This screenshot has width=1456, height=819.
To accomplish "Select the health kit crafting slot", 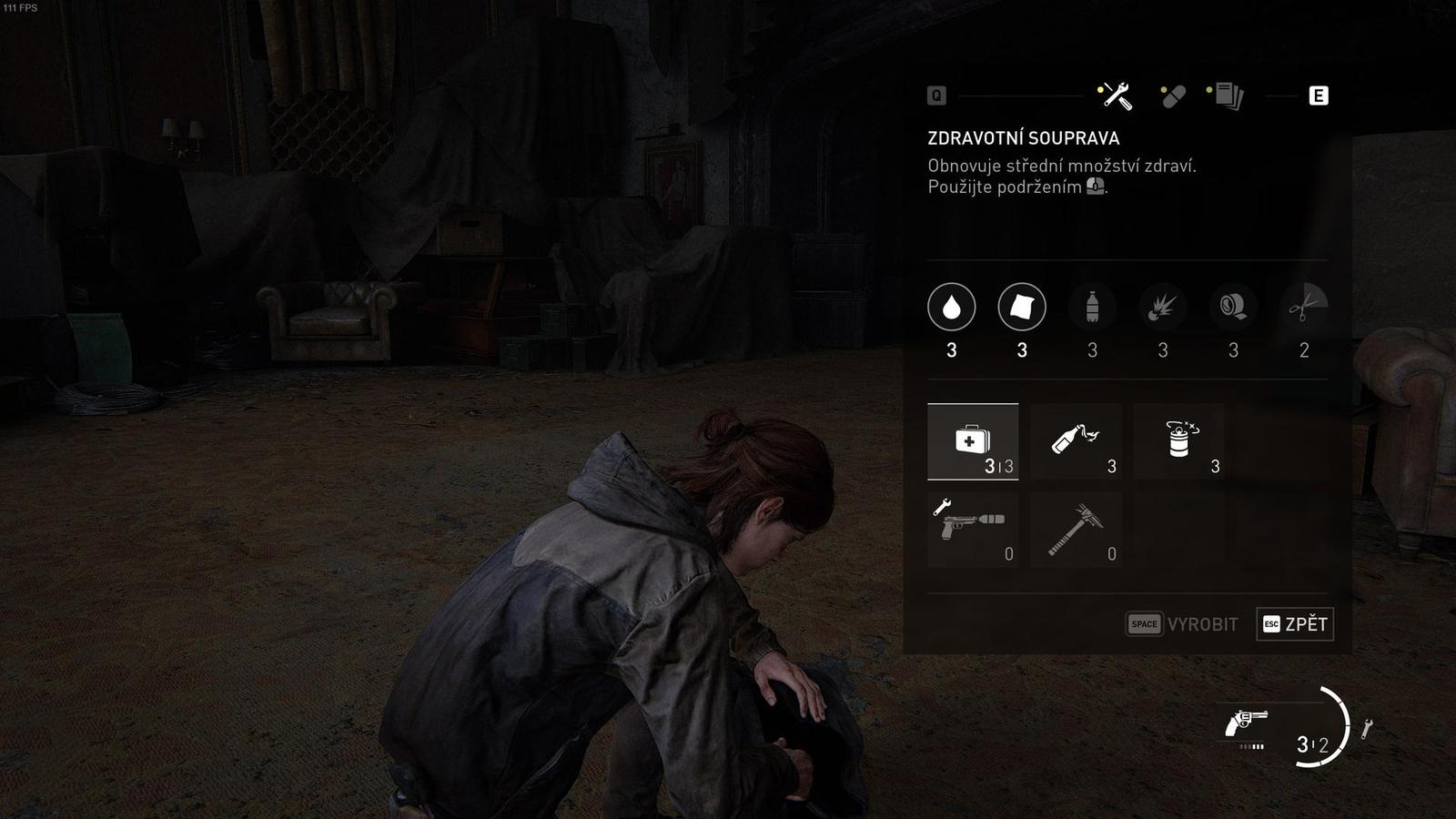I will click(x=972, y=441).
